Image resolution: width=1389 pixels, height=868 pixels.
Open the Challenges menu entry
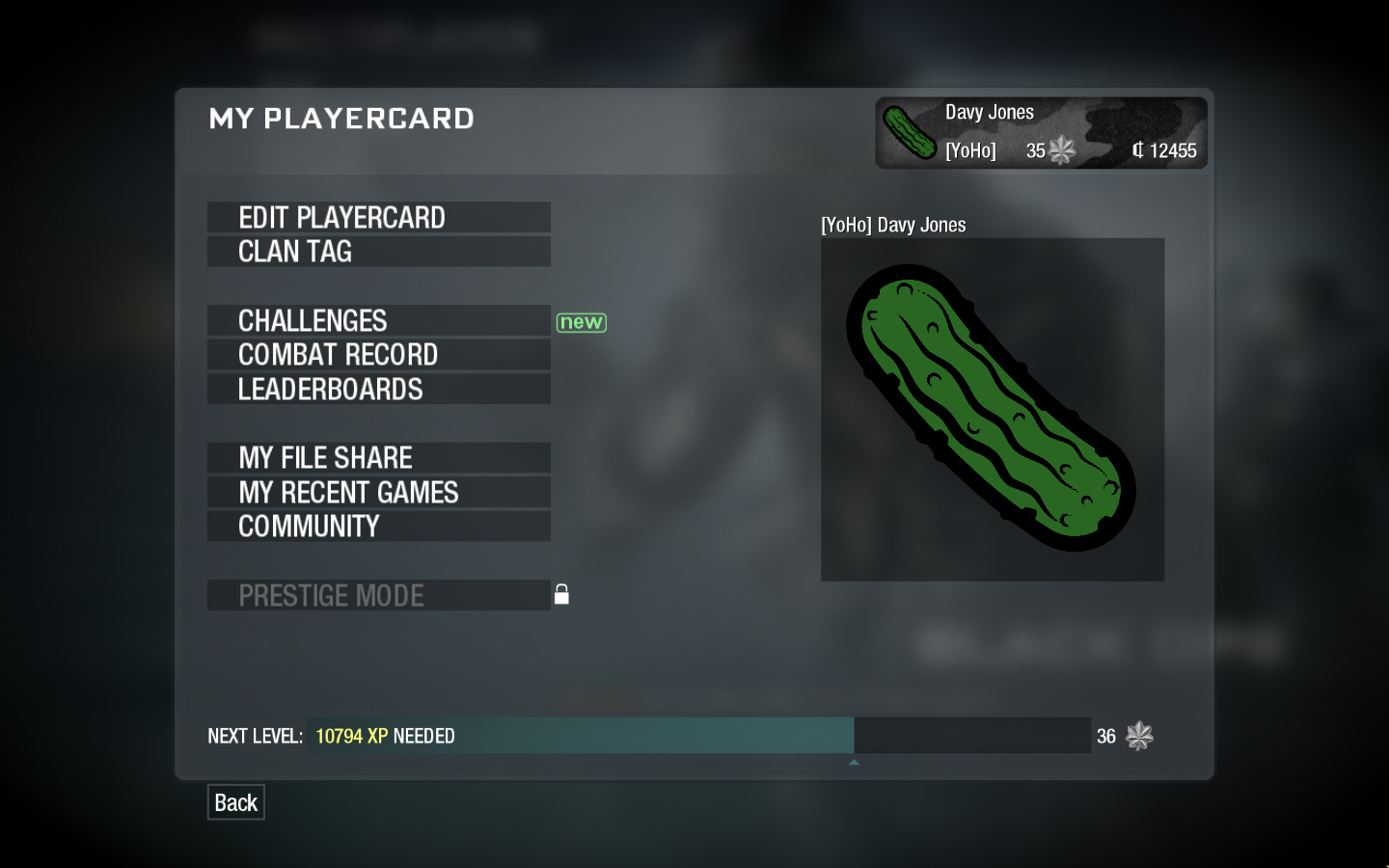pos(378,321)
